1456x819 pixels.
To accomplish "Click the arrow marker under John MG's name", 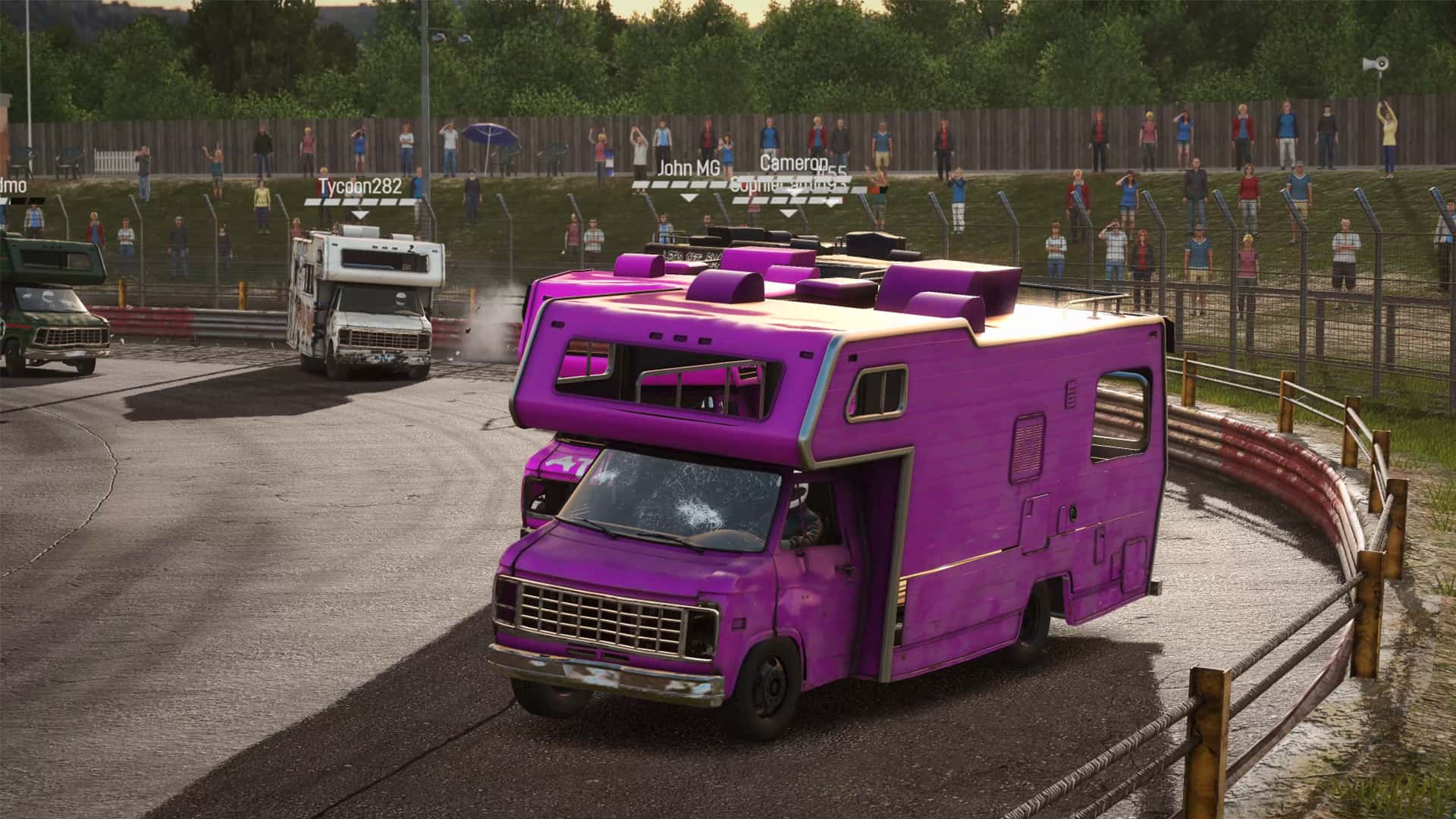I will click(688, 199).
